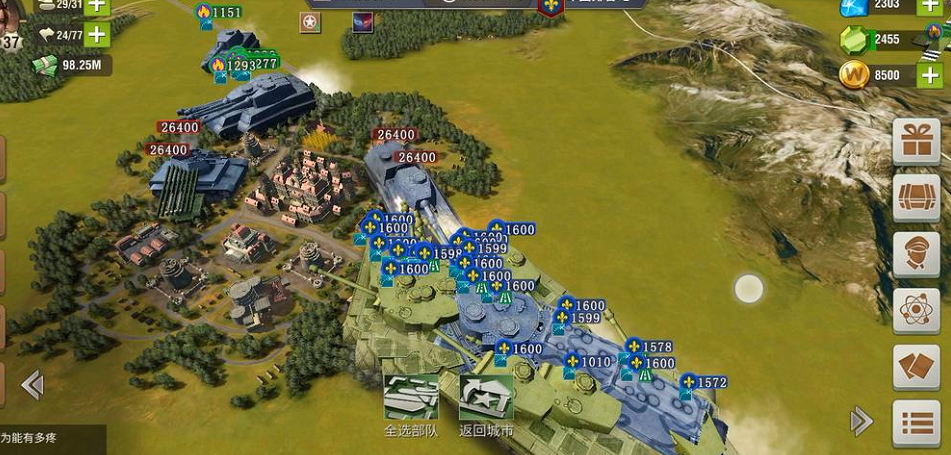Click the white virtual joystick circle
The image size is (951, 455).
click(x=749, y=289)
